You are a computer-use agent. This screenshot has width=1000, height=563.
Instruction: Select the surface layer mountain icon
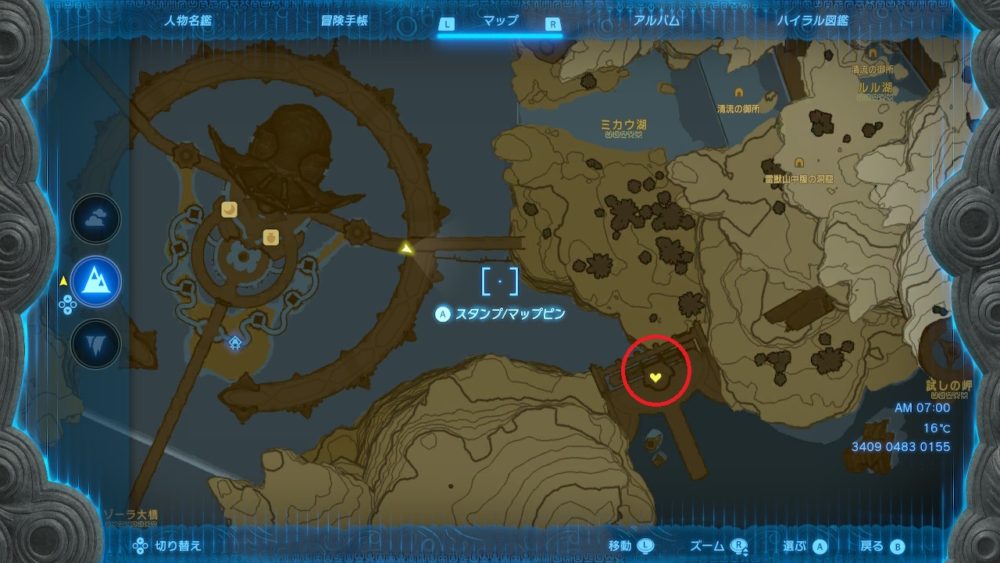[x=96, y=281]
